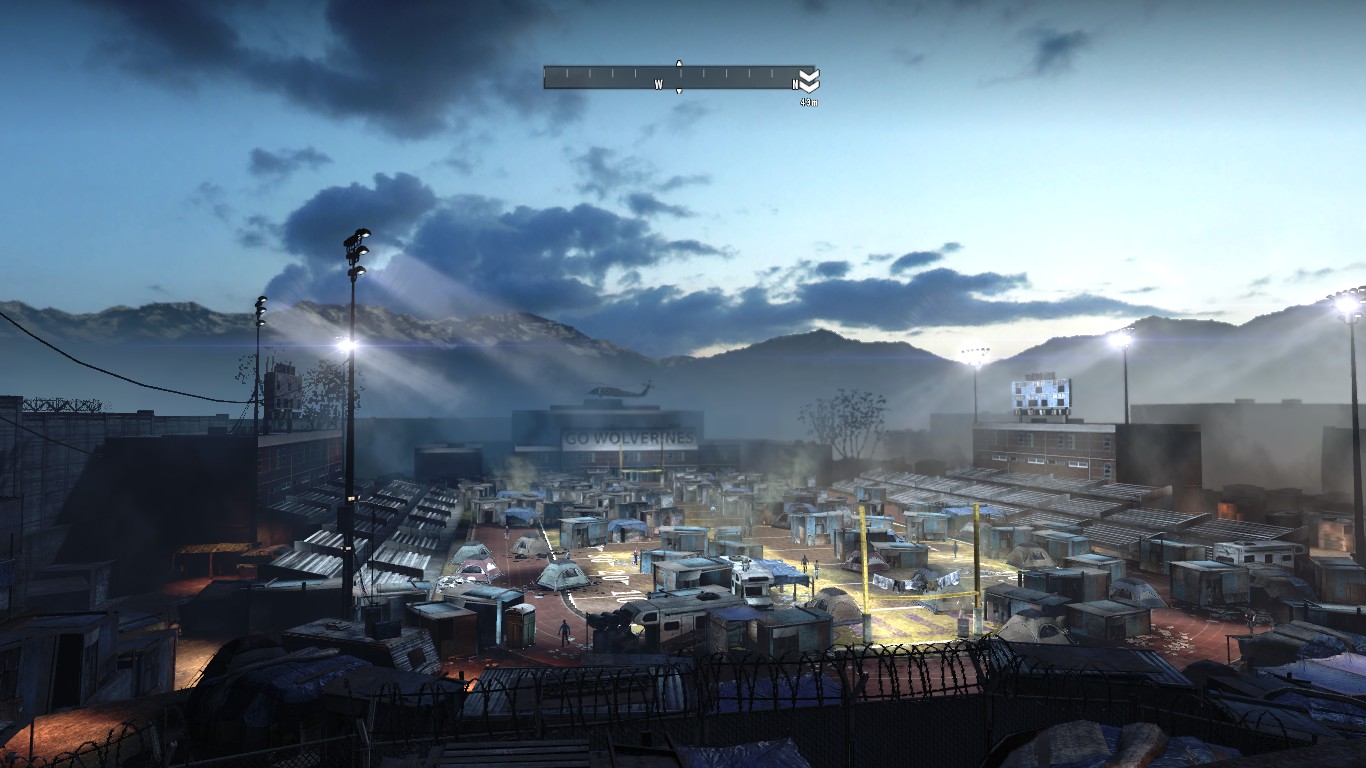The height and width of the screenshot is (768, 1366).
Task: Click the 43m distance label
Action: [x=810, y=100]
